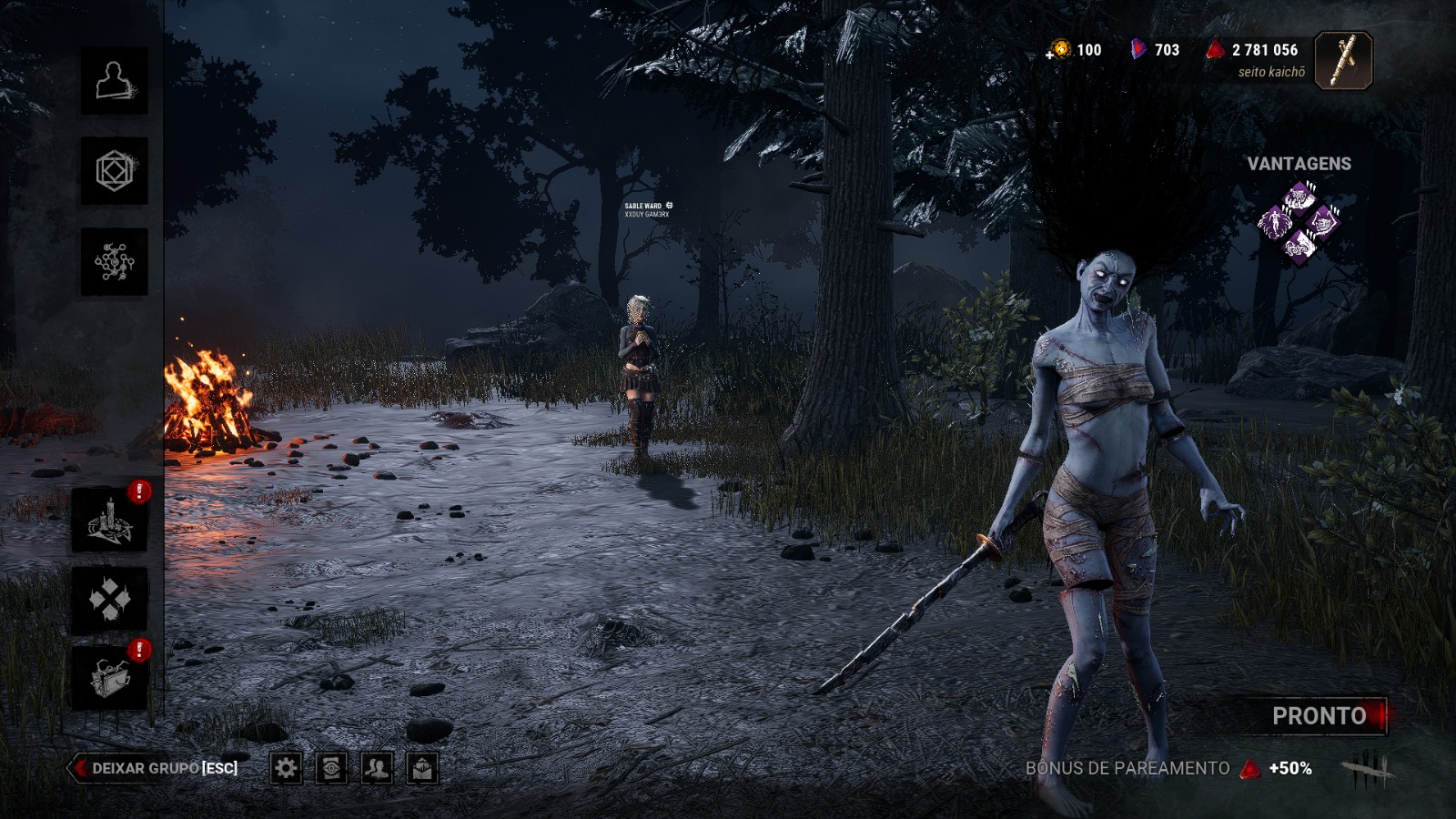Open the inbox envelope icon

(x=421, y=769)
